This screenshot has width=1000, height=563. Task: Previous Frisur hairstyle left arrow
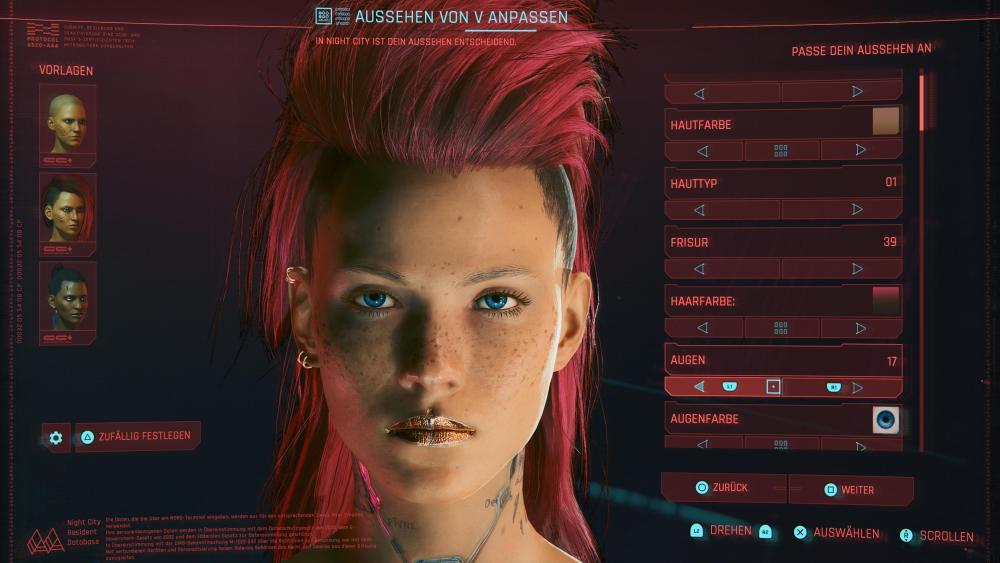click(700, 269)
